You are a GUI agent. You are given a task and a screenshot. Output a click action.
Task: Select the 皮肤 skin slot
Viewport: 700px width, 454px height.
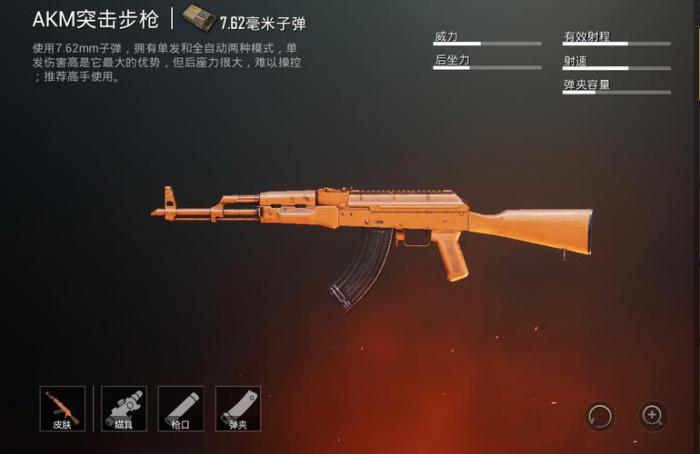[x=62, y=408]
